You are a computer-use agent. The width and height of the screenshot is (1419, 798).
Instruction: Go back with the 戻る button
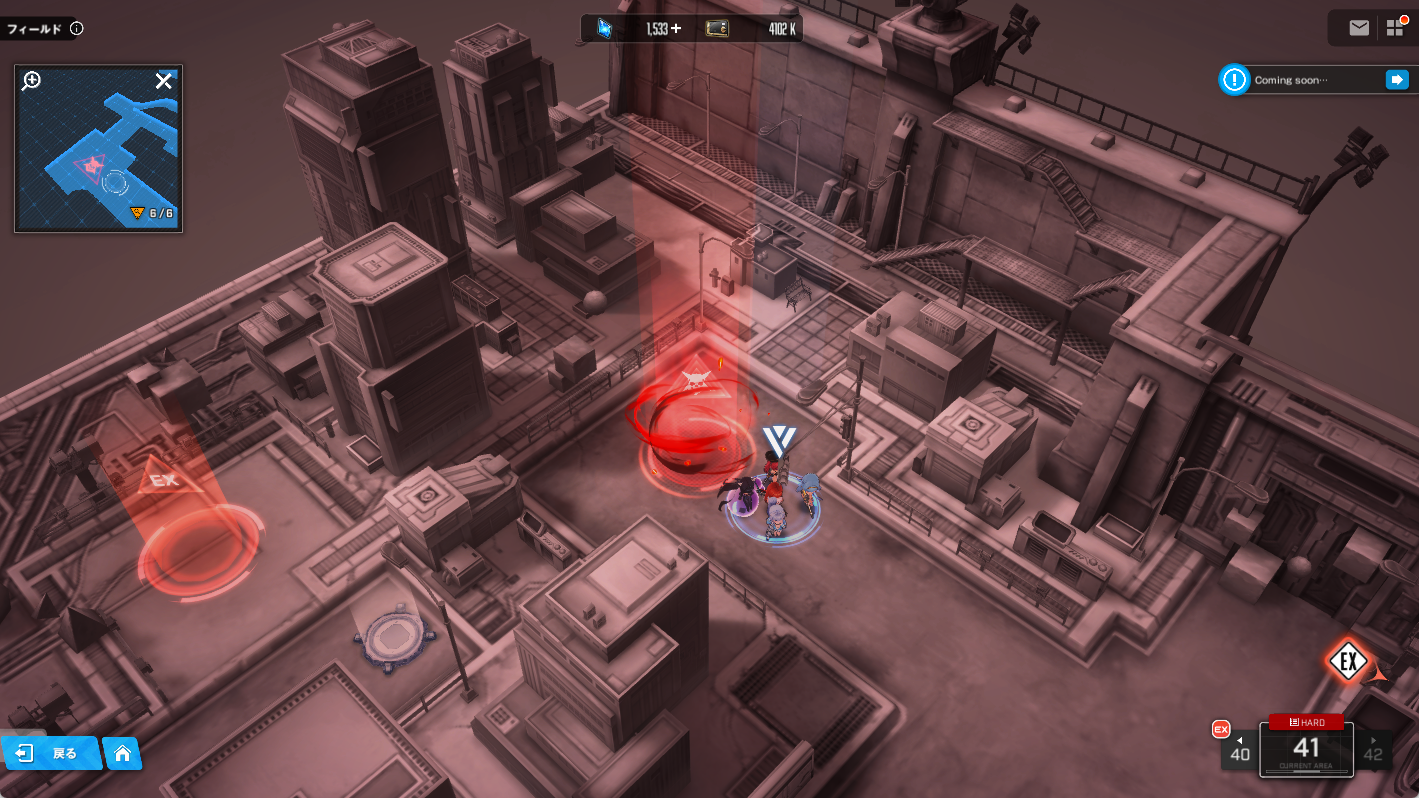52,753
